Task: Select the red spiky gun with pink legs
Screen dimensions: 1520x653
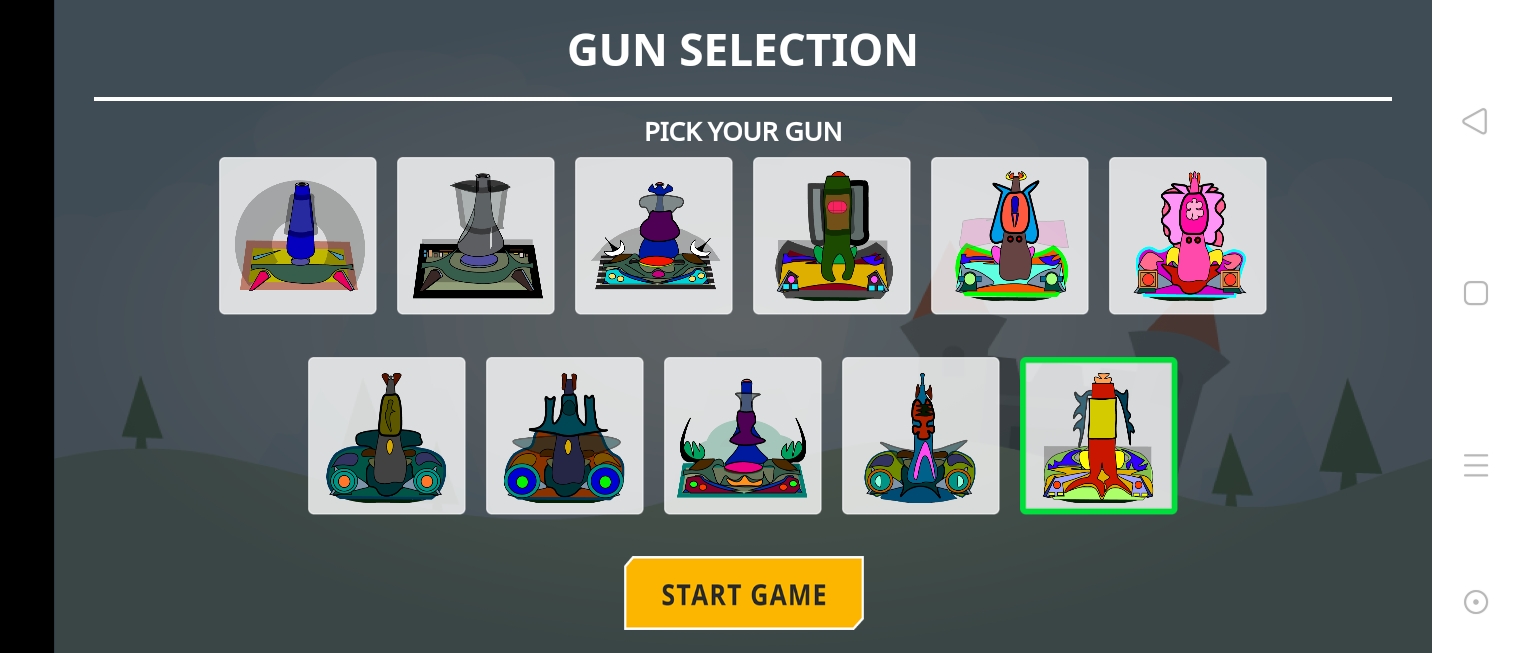Action: [921, 436]
